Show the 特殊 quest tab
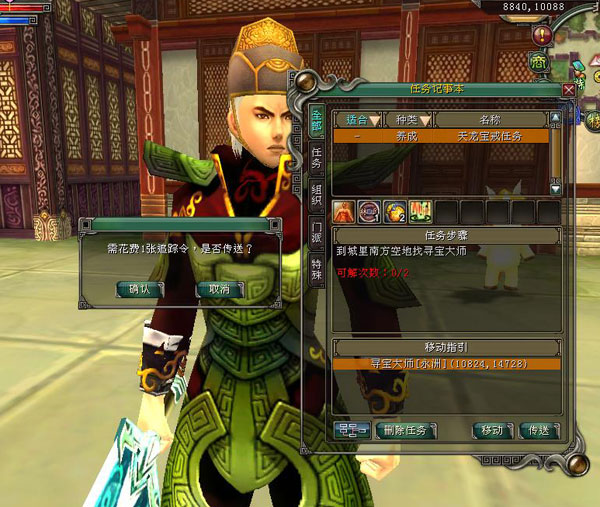The width and height of the screenshot is (600, 507). 316,275
